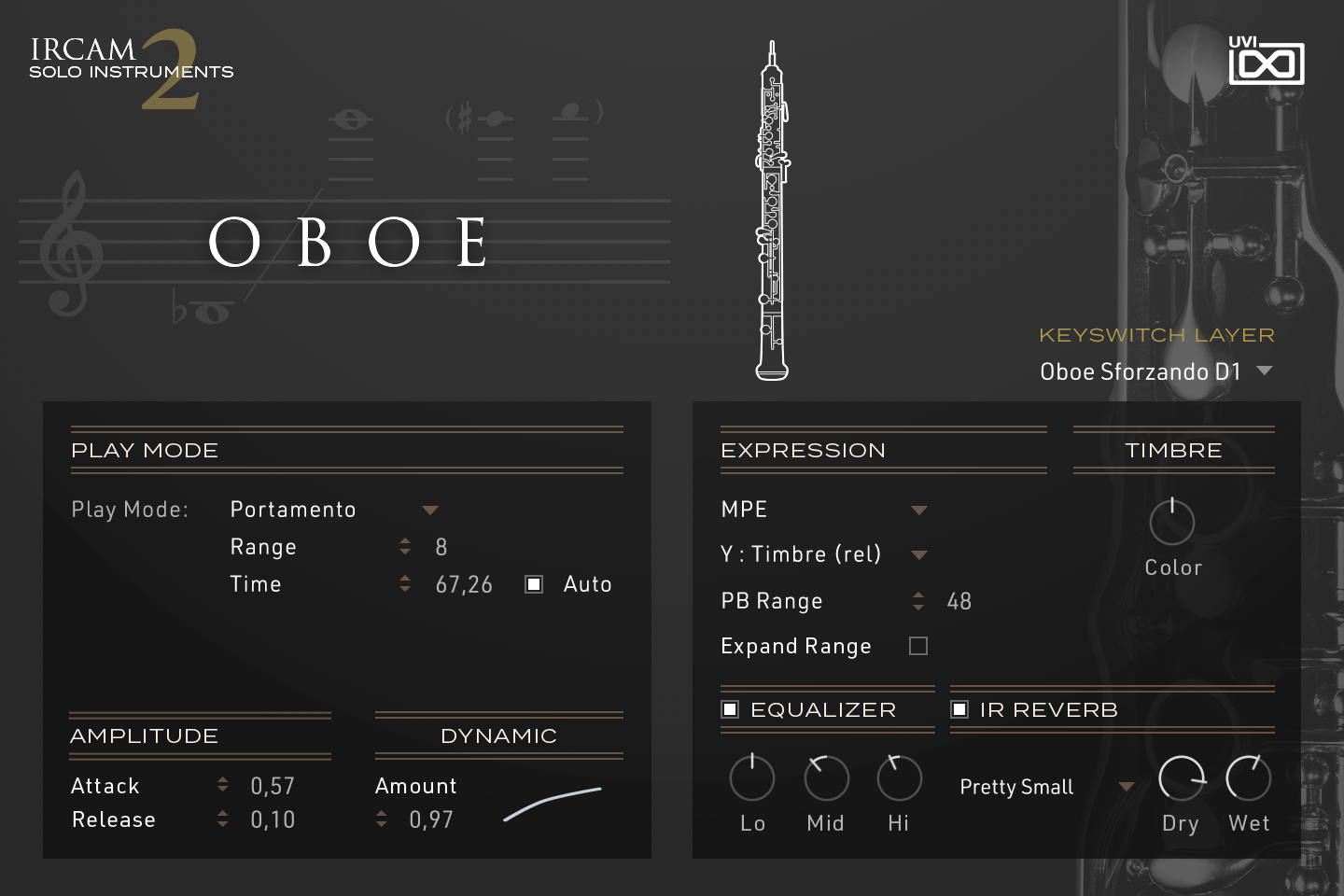Open the MPE expression mode dropdown
The height and width of the screenshot is (896, 1344).
click(x=823, y=510)
